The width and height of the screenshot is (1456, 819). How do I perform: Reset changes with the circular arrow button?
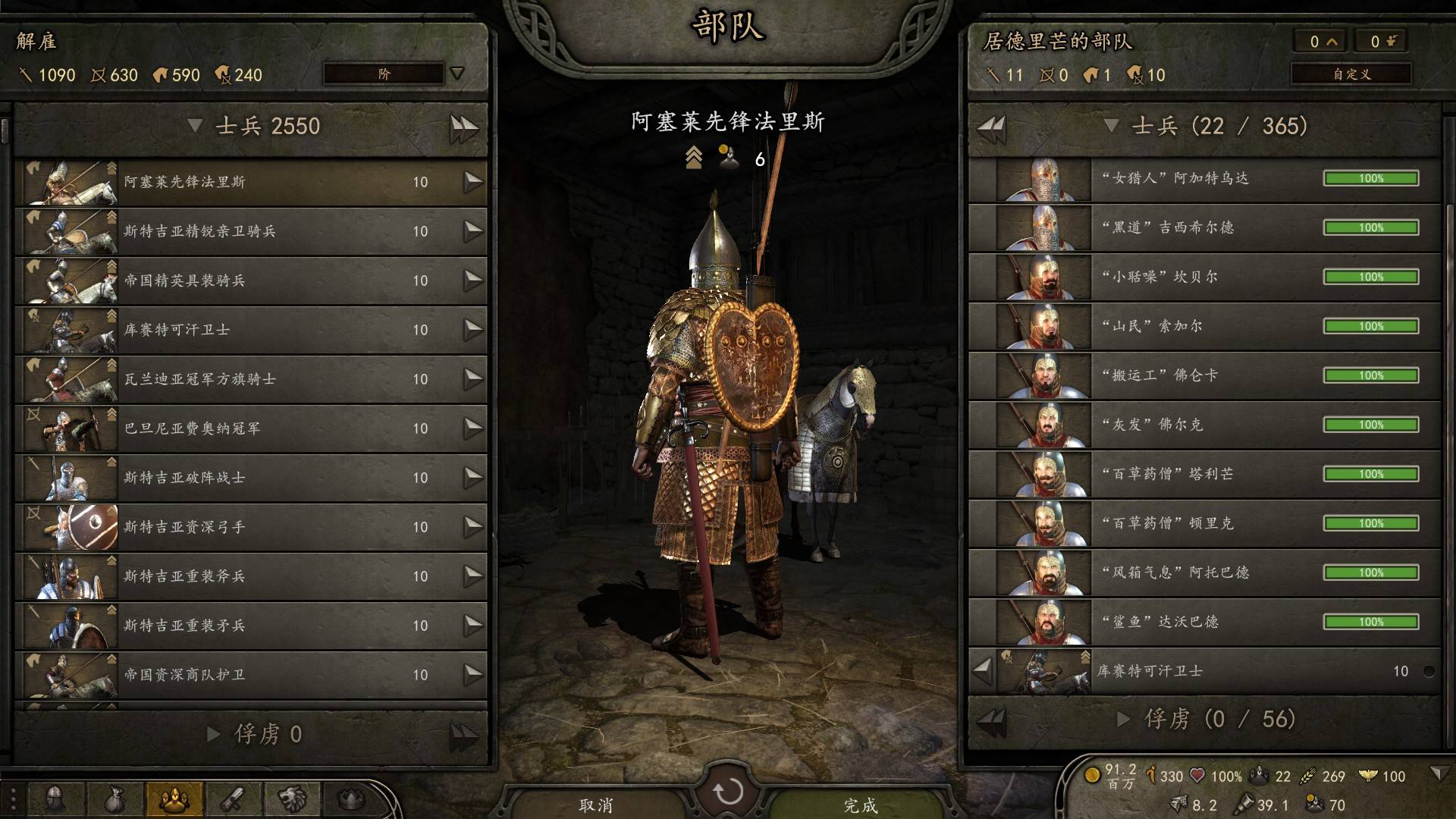728,792
